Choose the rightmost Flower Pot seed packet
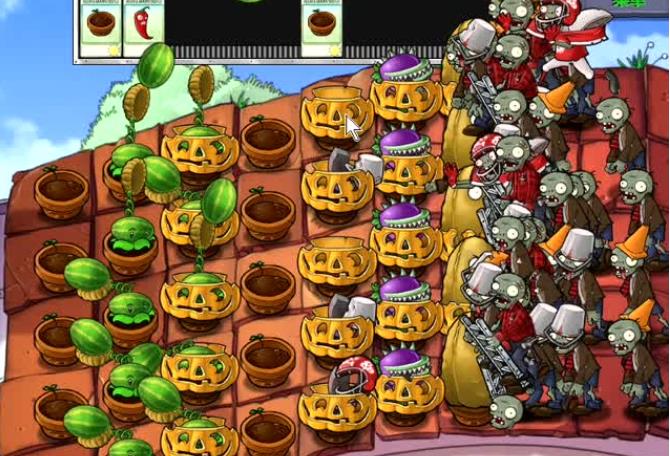The image size is (670, 456). [323, 30]
